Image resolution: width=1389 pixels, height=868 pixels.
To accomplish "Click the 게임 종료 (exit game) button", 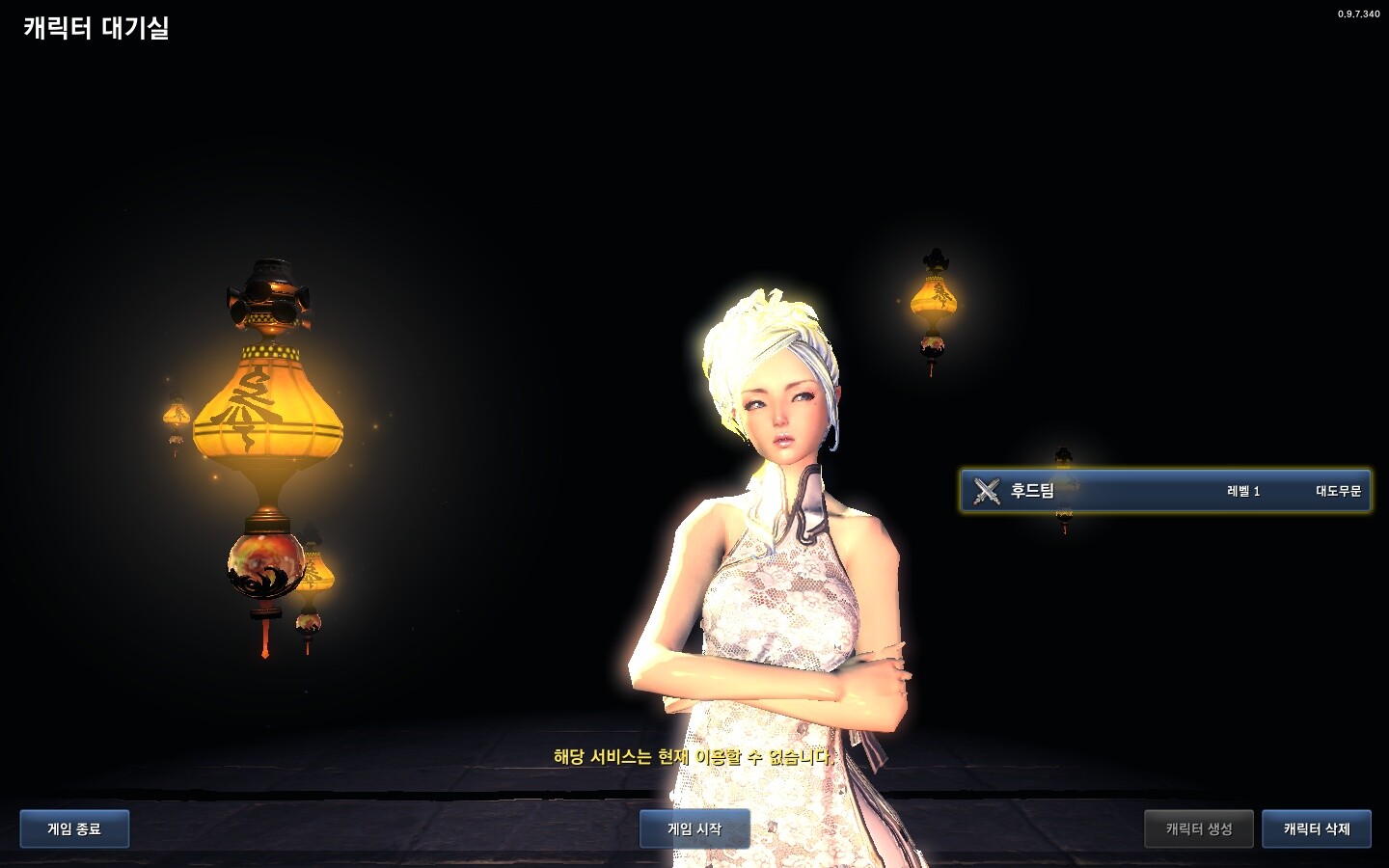I will tap(74, 828).
